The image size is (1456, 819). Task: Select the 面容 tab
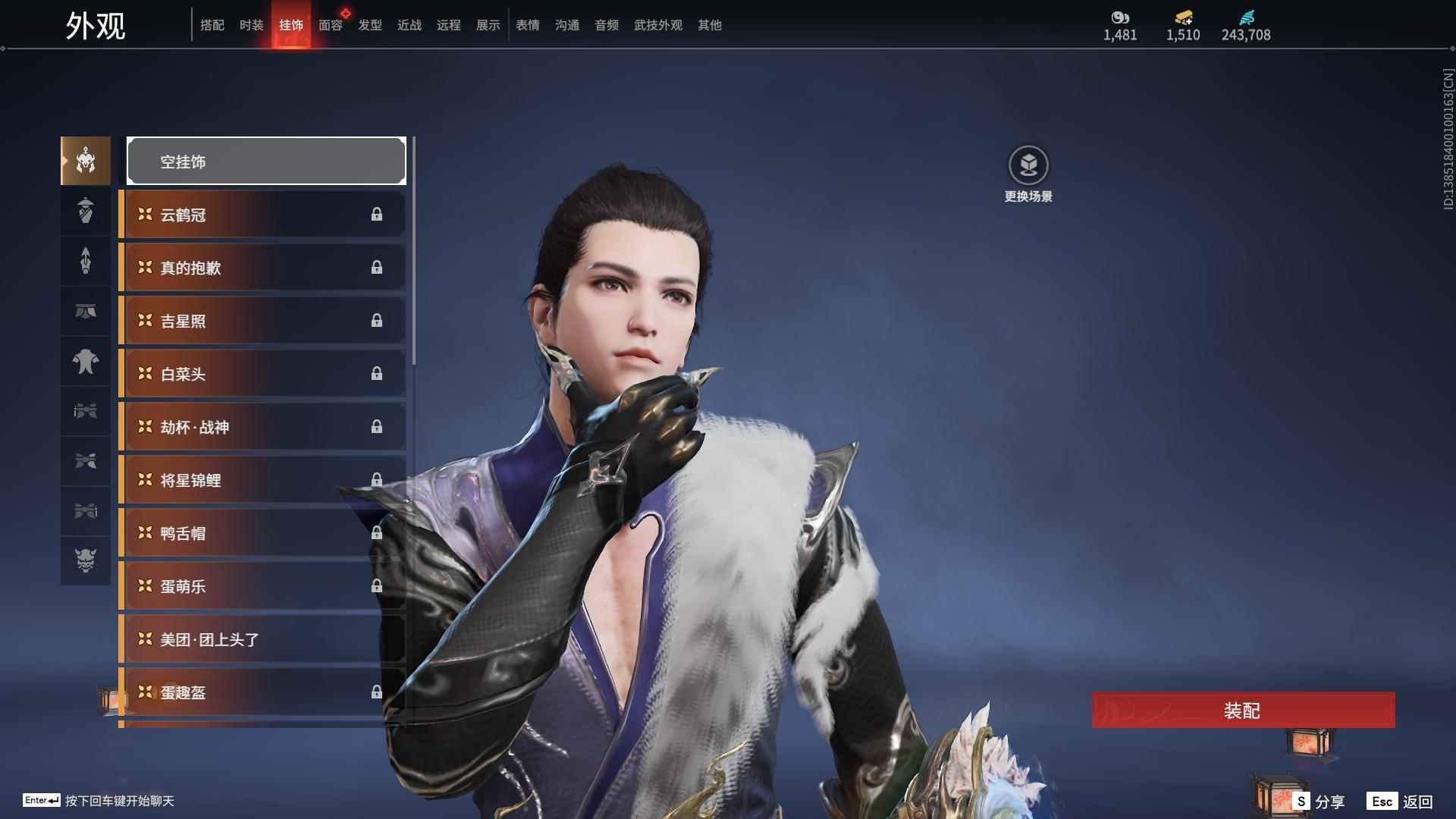(x=331, y=25)
